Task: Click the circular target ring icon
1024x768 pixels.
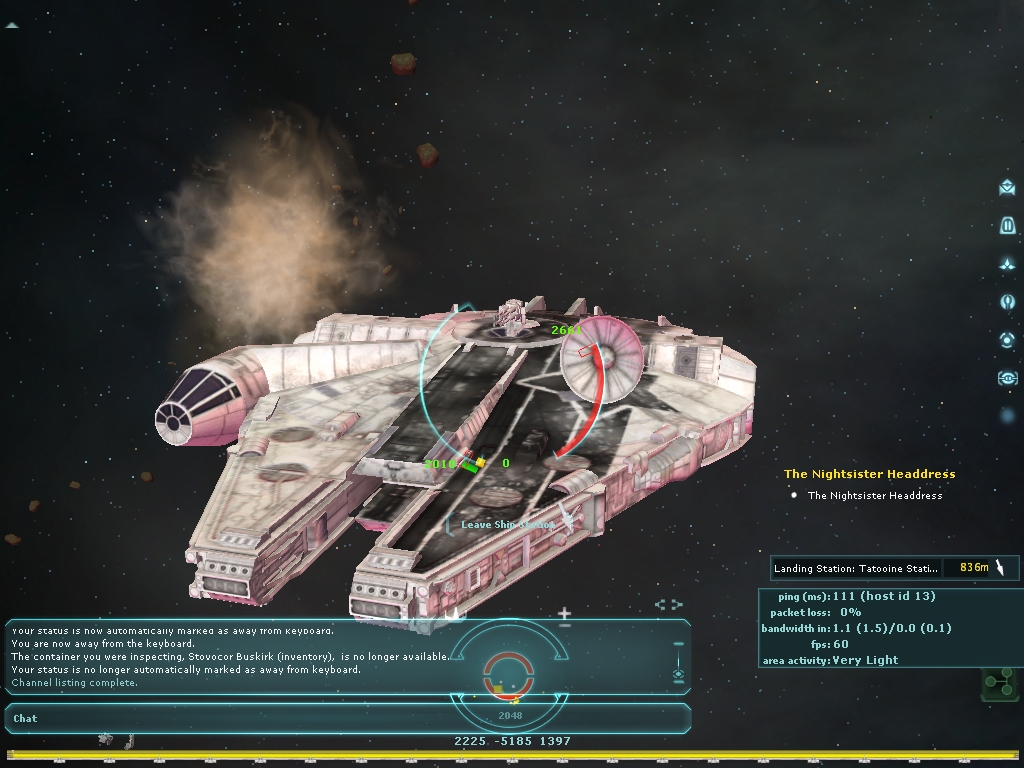Action: [1007, 340]
